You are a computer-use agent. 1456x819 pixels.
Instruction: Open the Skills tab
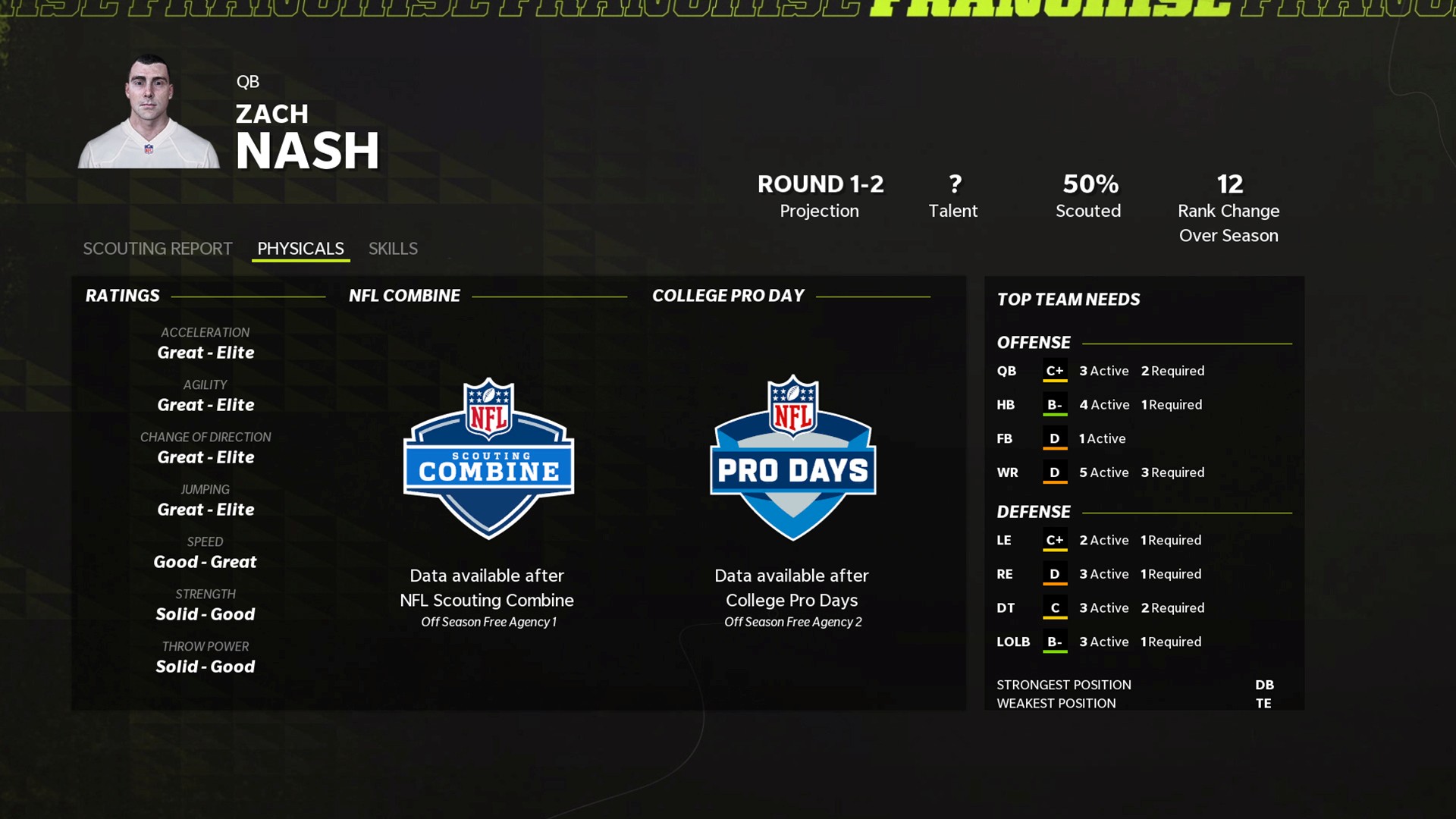tap(393, 248)
